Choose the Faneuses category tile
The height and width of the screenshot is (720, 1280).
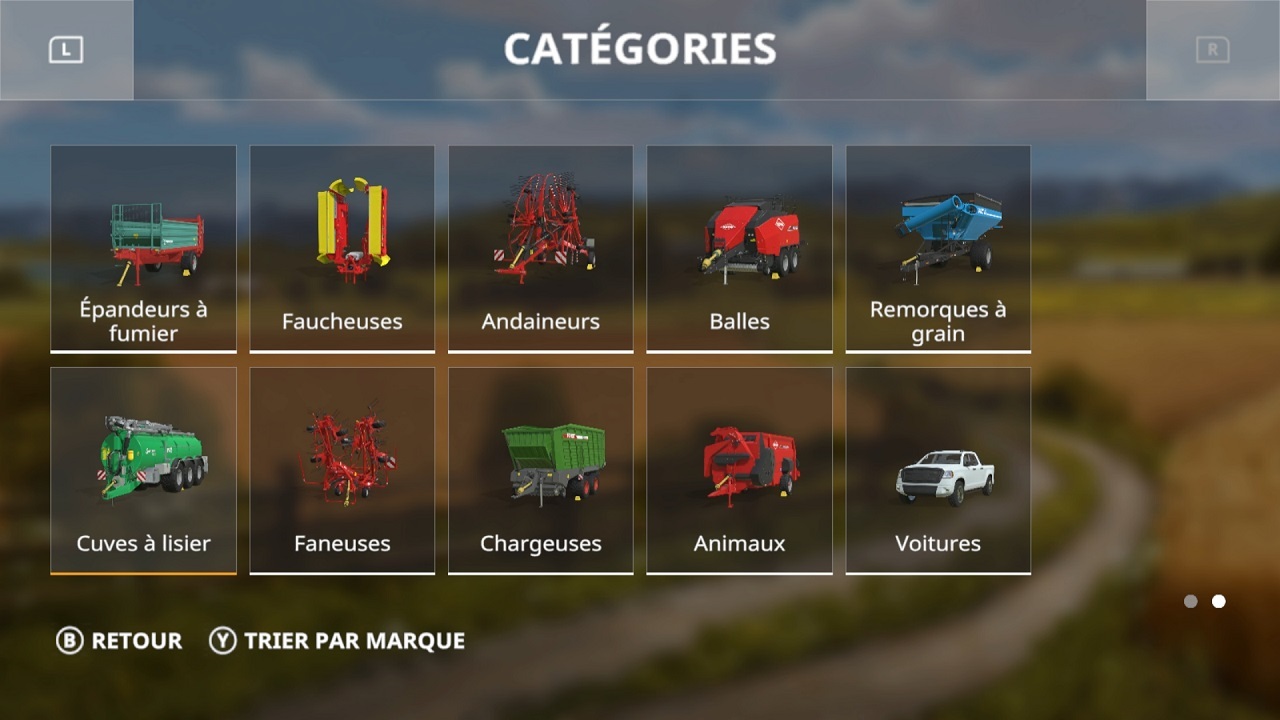(x=342, y=470)
